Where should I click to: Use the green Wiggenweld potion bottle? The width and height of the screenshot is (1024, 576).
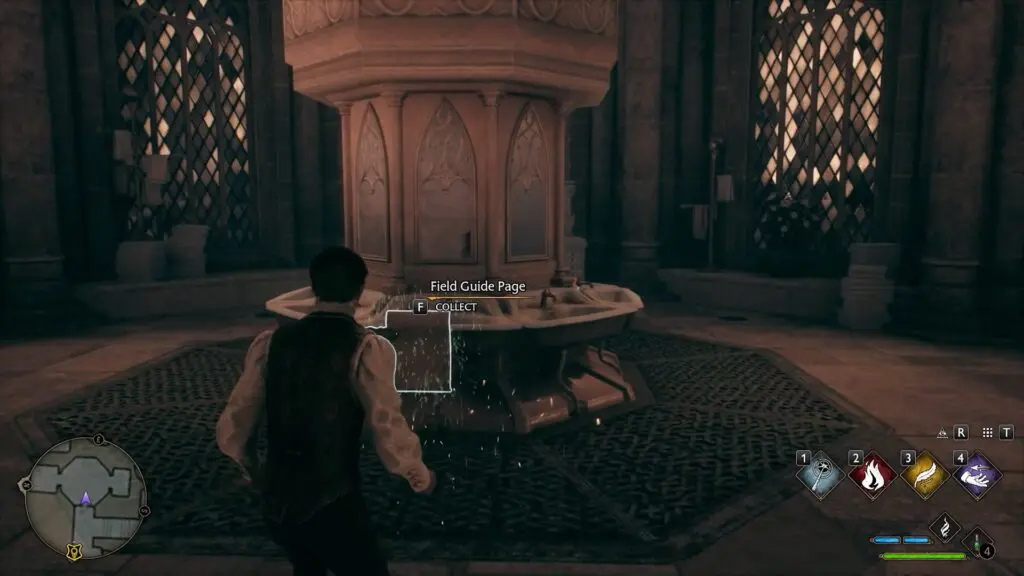977,541
